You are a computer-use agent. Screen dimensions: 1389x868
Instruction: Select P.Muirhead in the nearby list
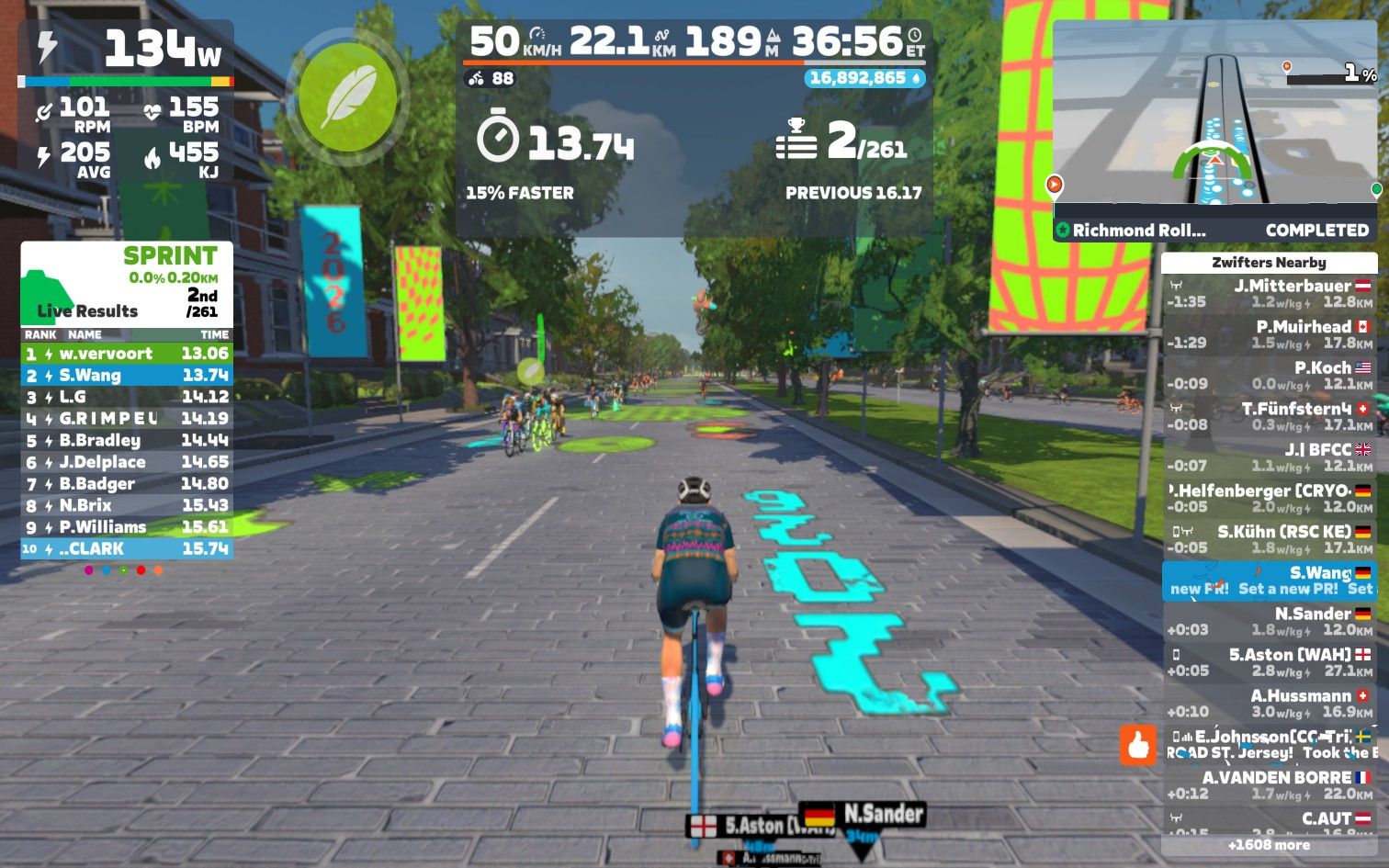[x=1269, y=334]
